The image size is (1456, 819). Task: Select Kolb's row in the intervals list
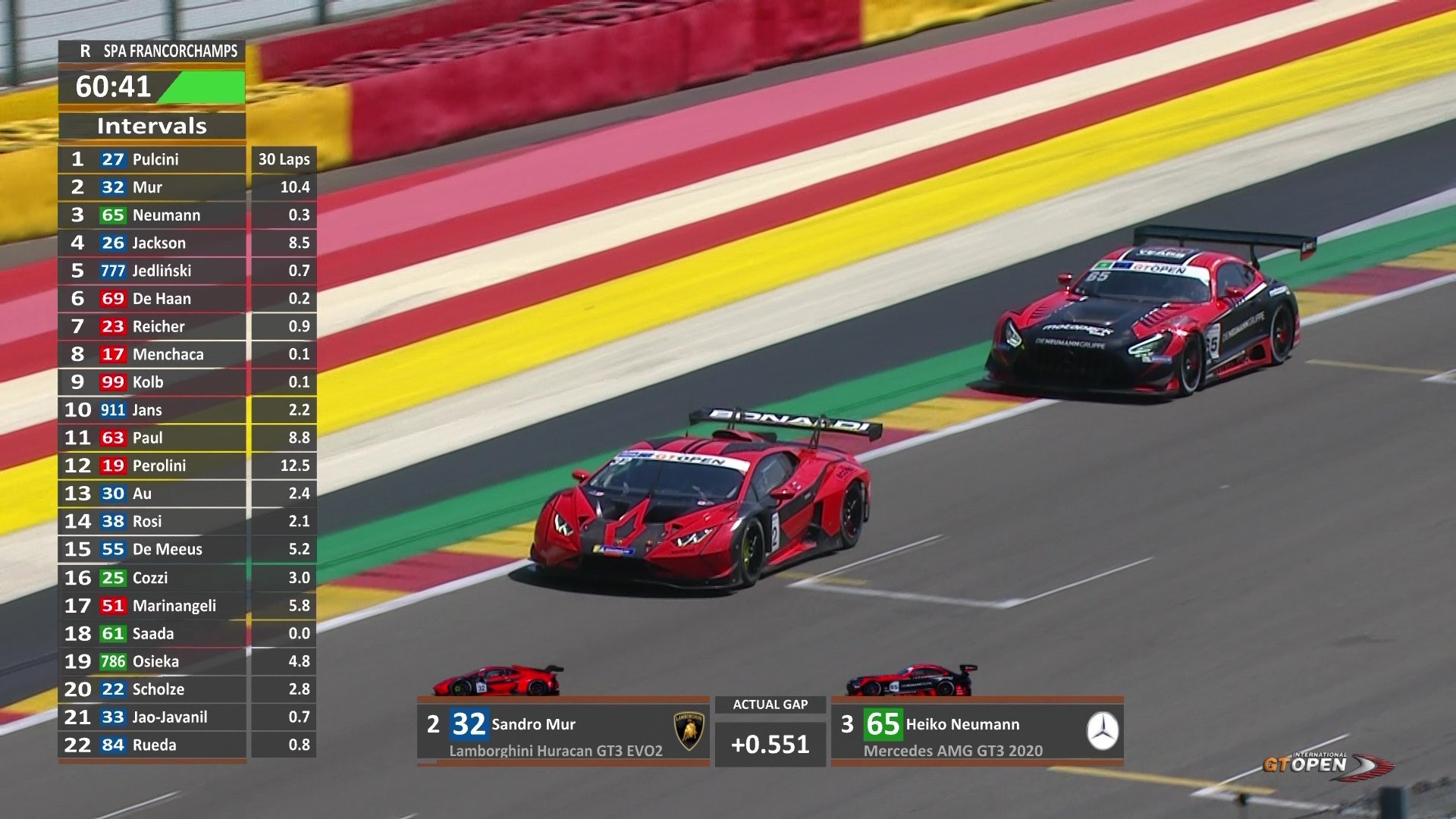click(x=152, y=382)
